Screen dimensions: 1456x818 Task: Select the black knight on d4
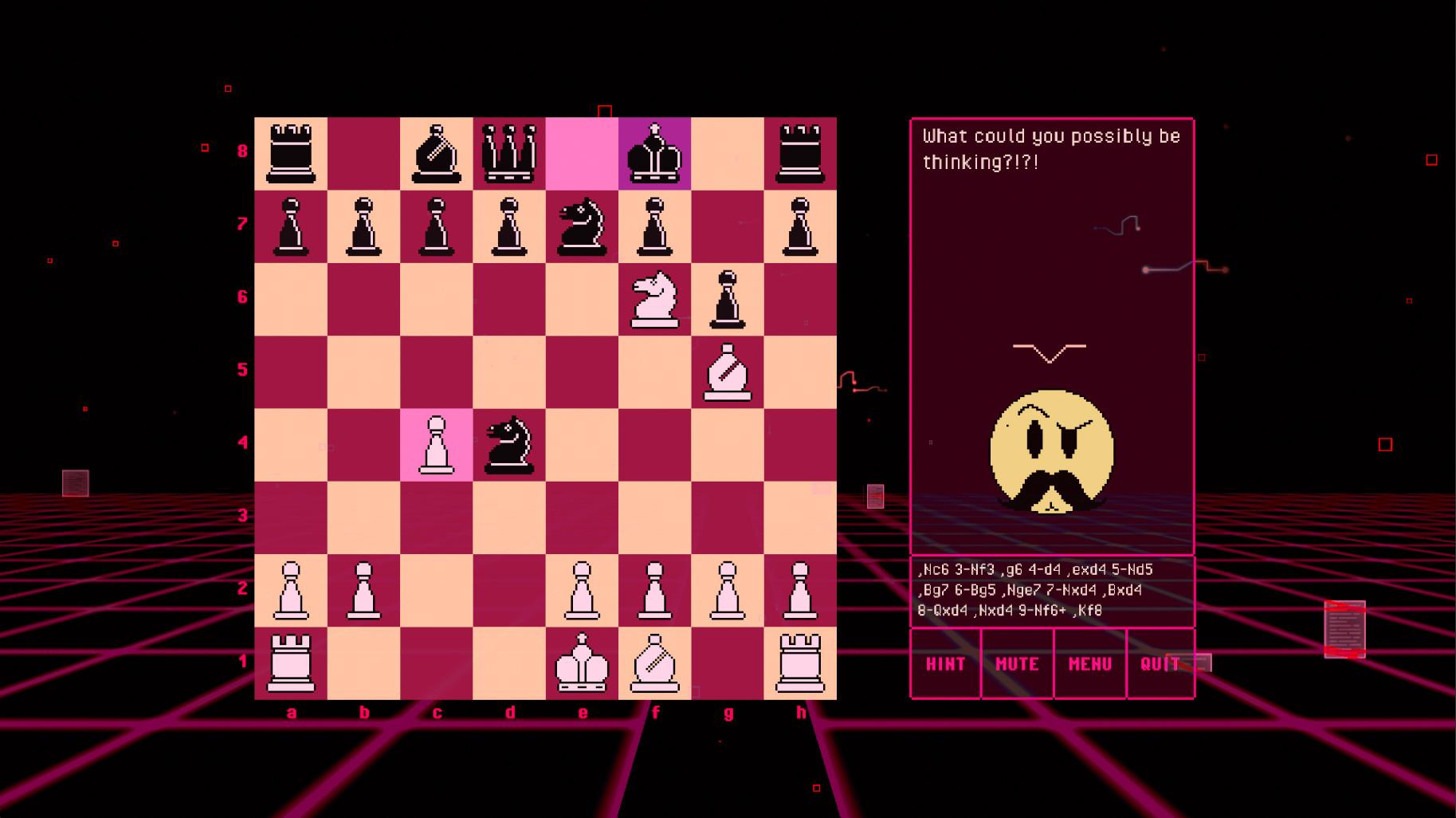(x=510, y=445)
